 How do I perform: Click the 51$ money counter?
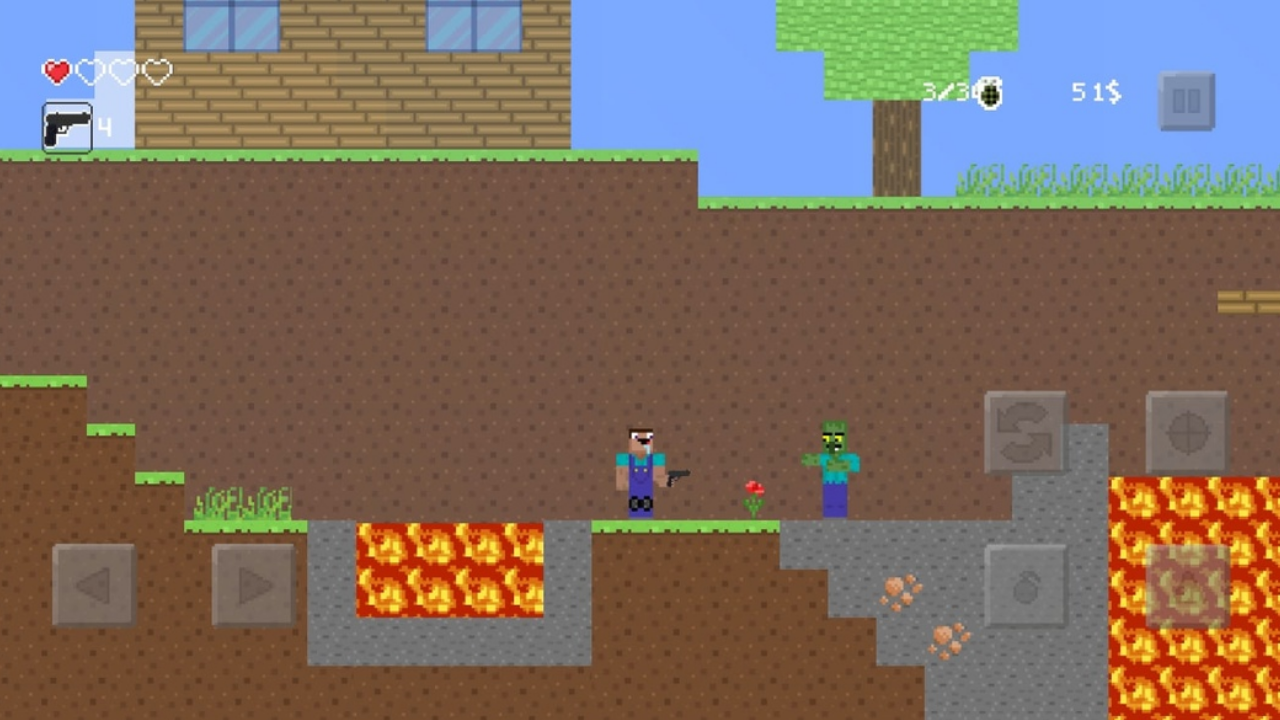pos(1094,93)
